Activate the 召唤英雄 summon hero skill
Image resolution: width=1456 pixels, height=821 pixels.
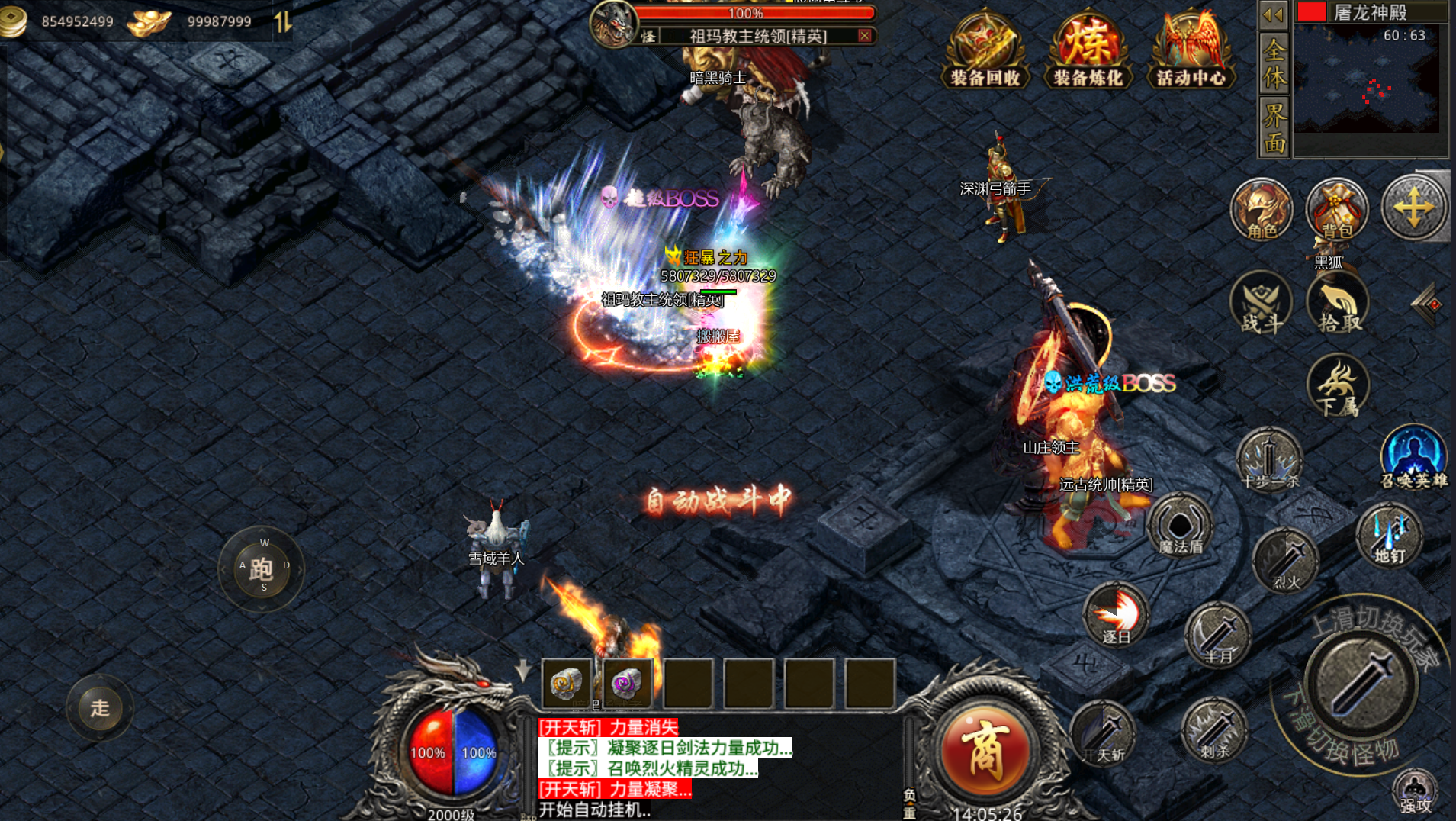tap(1413, 456)
